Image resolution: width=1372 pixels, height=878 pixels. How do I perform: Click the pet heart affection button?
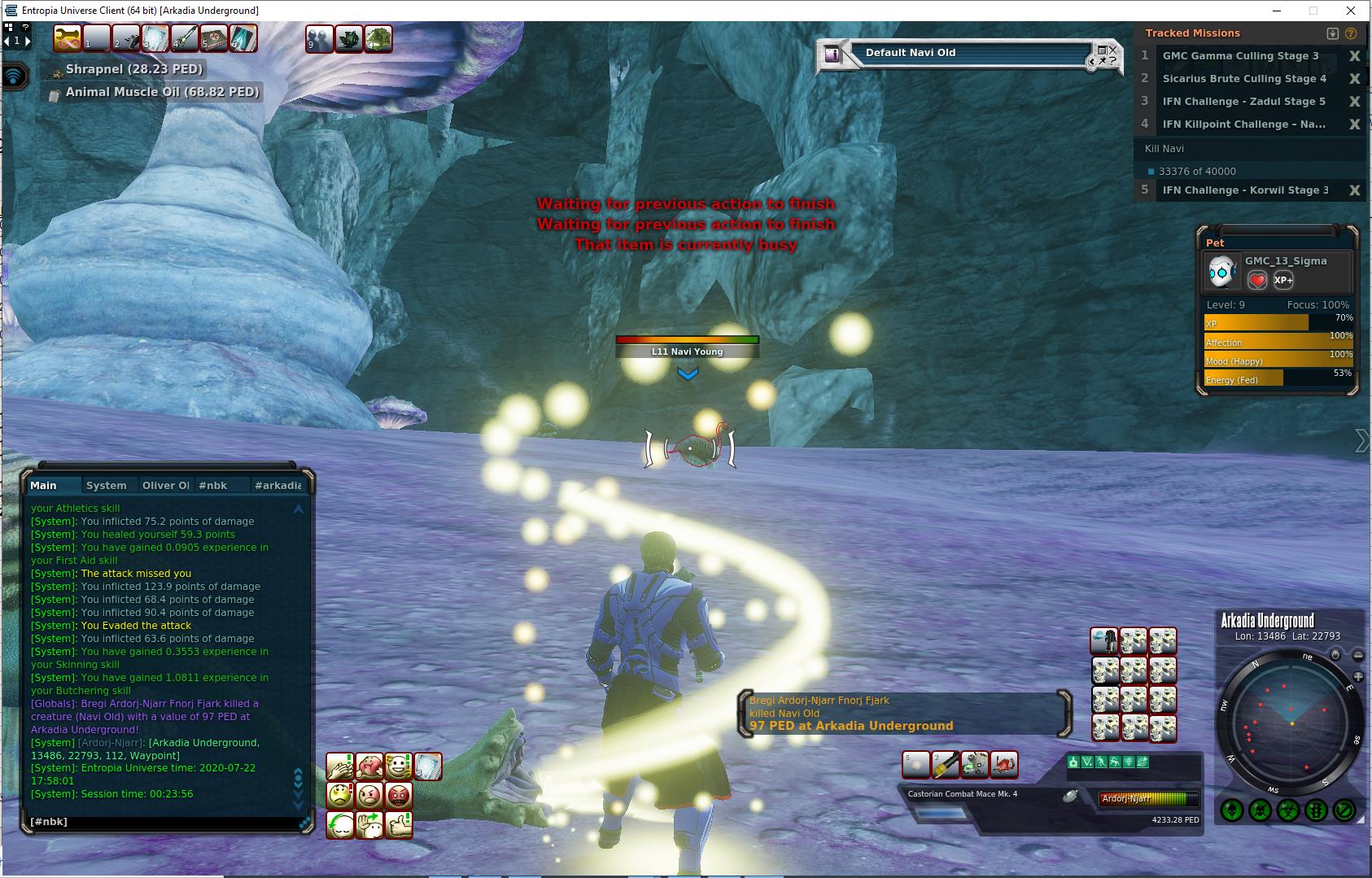point(1257,280)
